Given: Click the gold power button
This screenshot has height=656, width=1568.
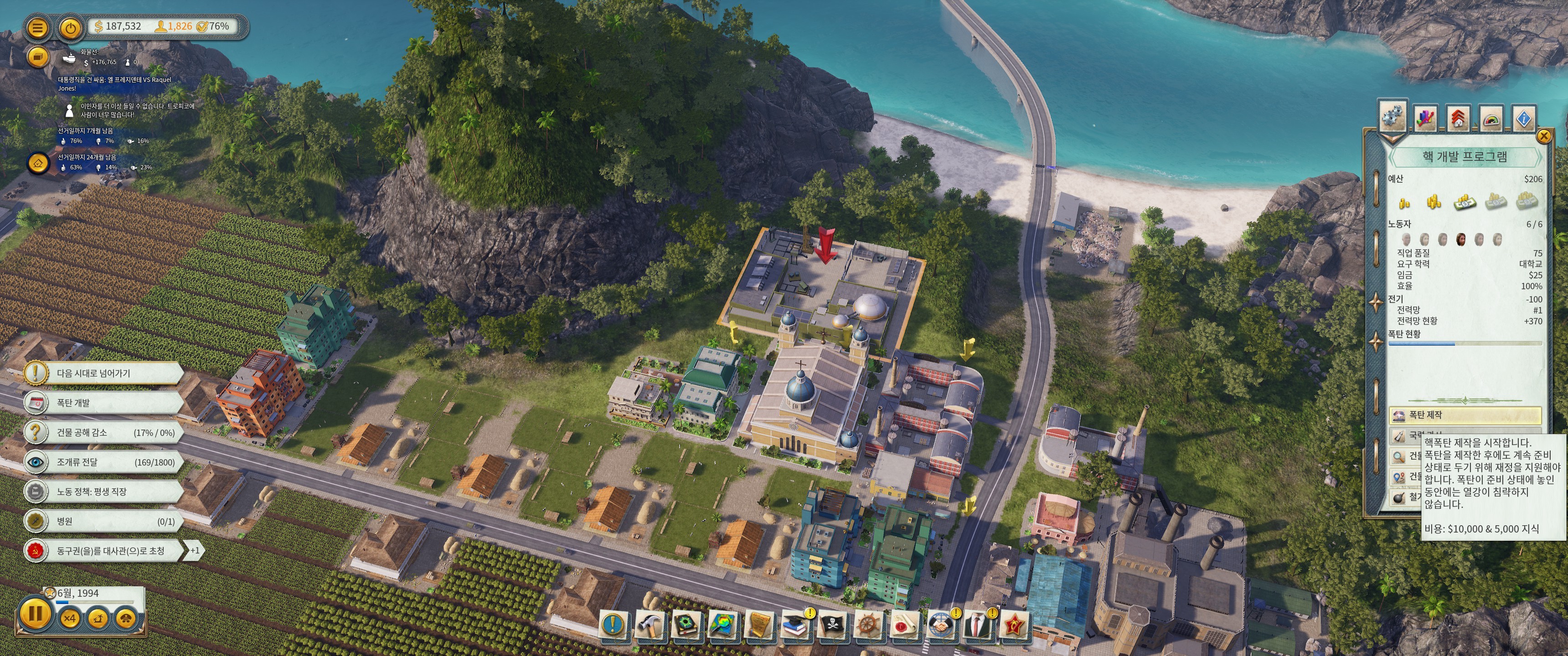Looking at the screenshot, I should pos(71,27).
